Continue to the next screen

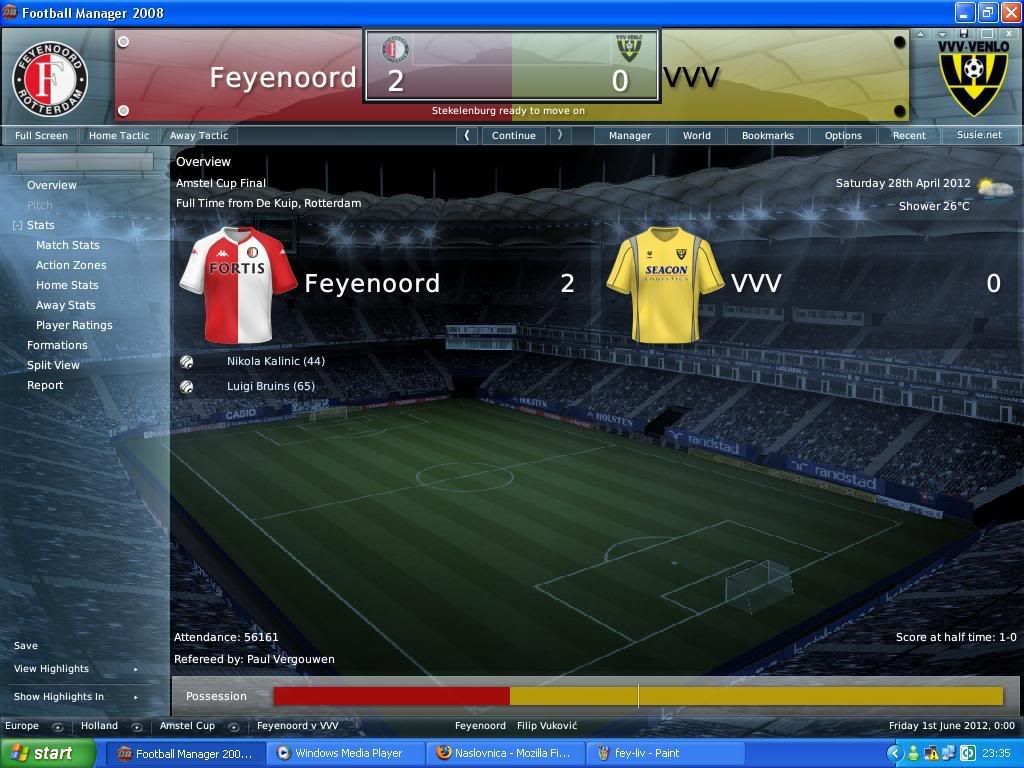click(513, 135)
